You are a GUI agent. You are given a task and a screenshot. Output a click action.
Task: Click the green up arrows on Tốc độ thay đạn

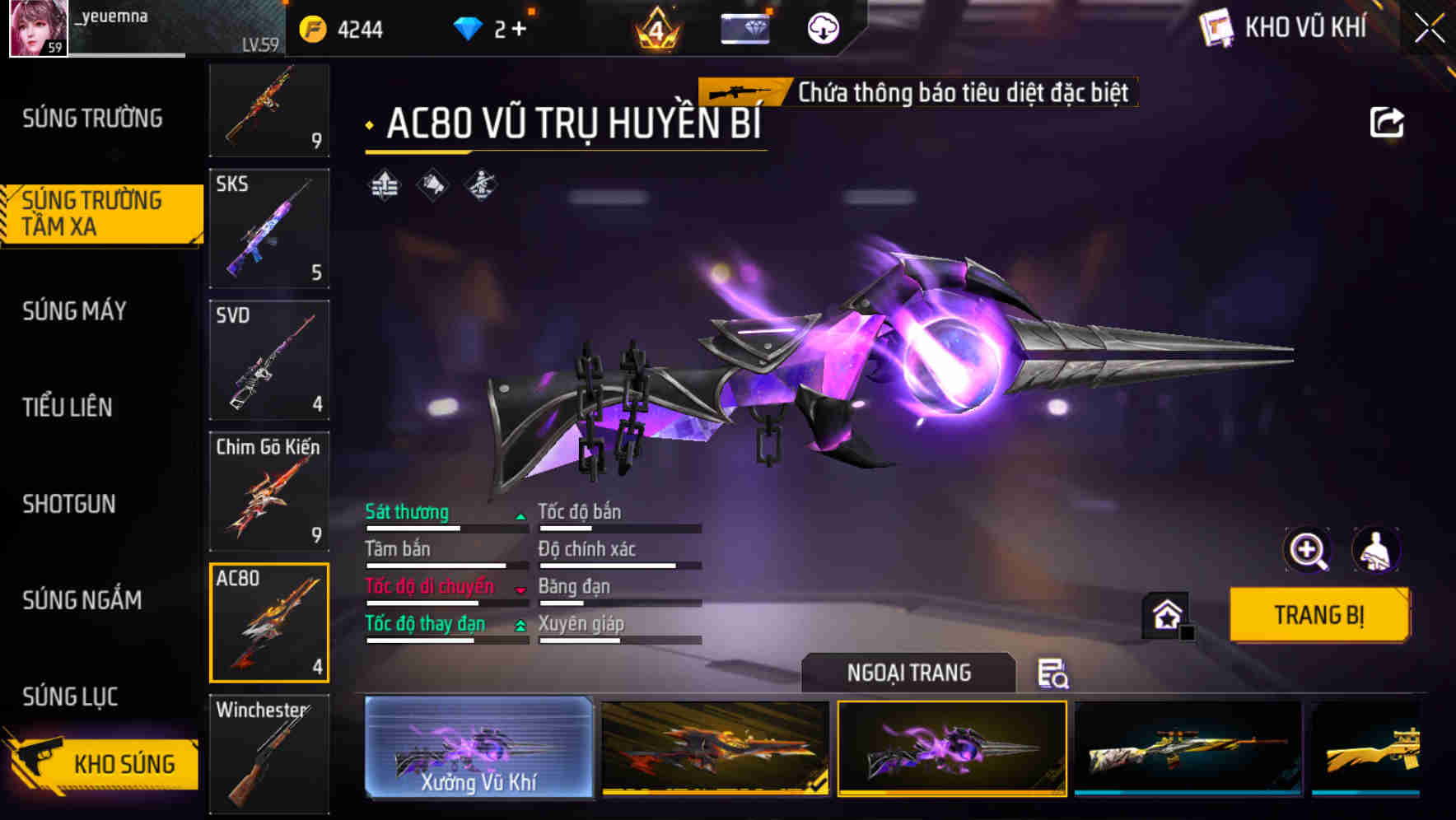tap(519, 627)
